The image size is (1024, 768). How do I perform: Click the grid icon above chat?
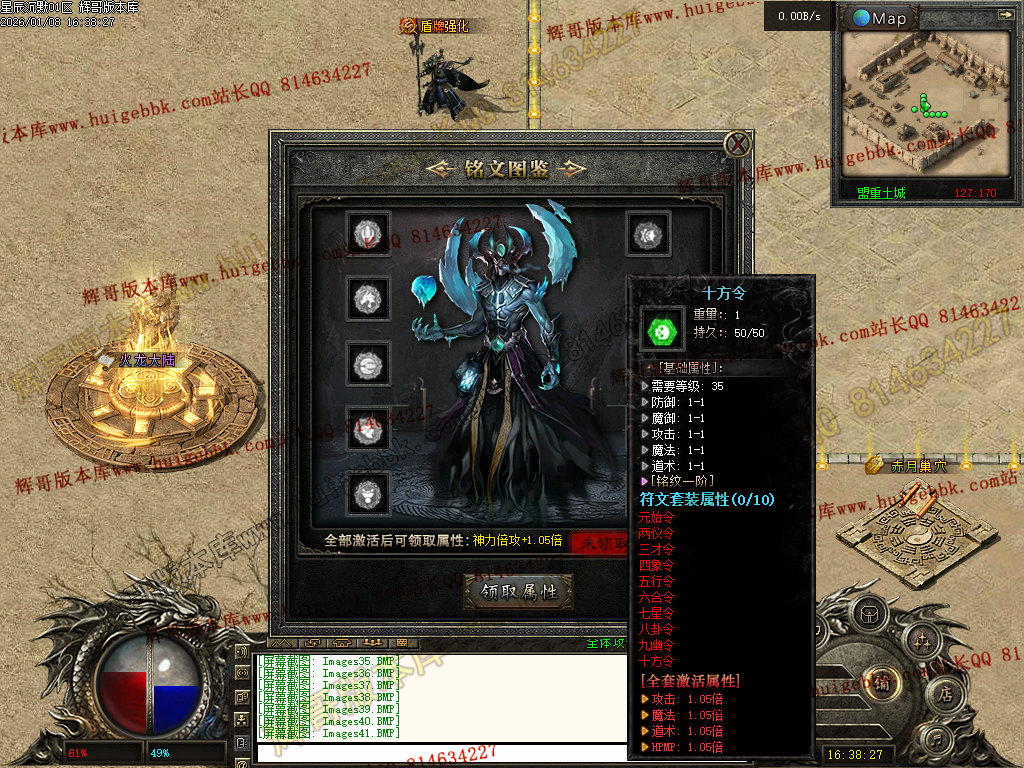click(402, 642)
